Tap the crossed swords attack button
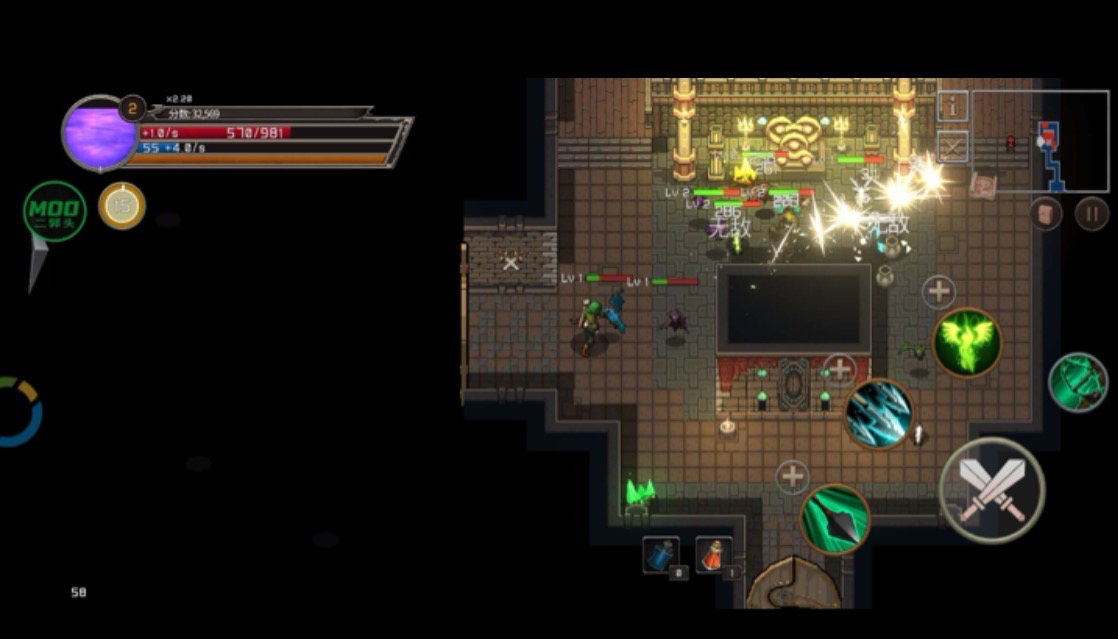The height and width of the screenshot is (639, 1118). [992, 490]
